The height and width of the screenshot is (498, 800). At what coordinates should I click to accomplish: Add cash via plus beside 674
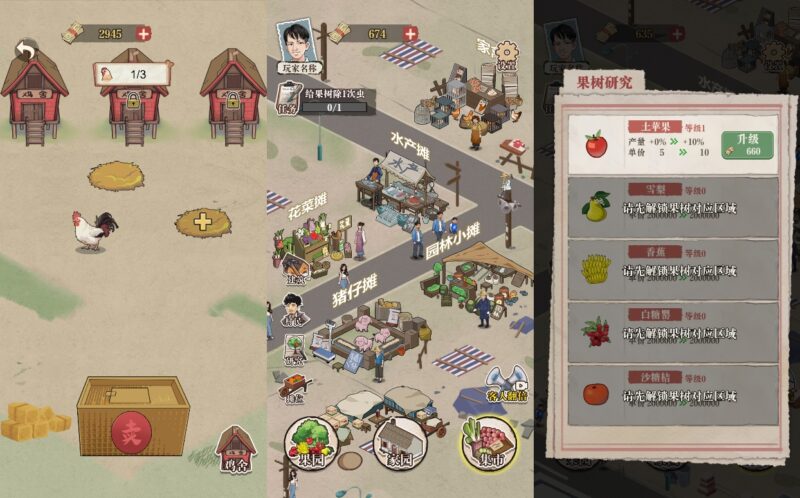(410, 33)
